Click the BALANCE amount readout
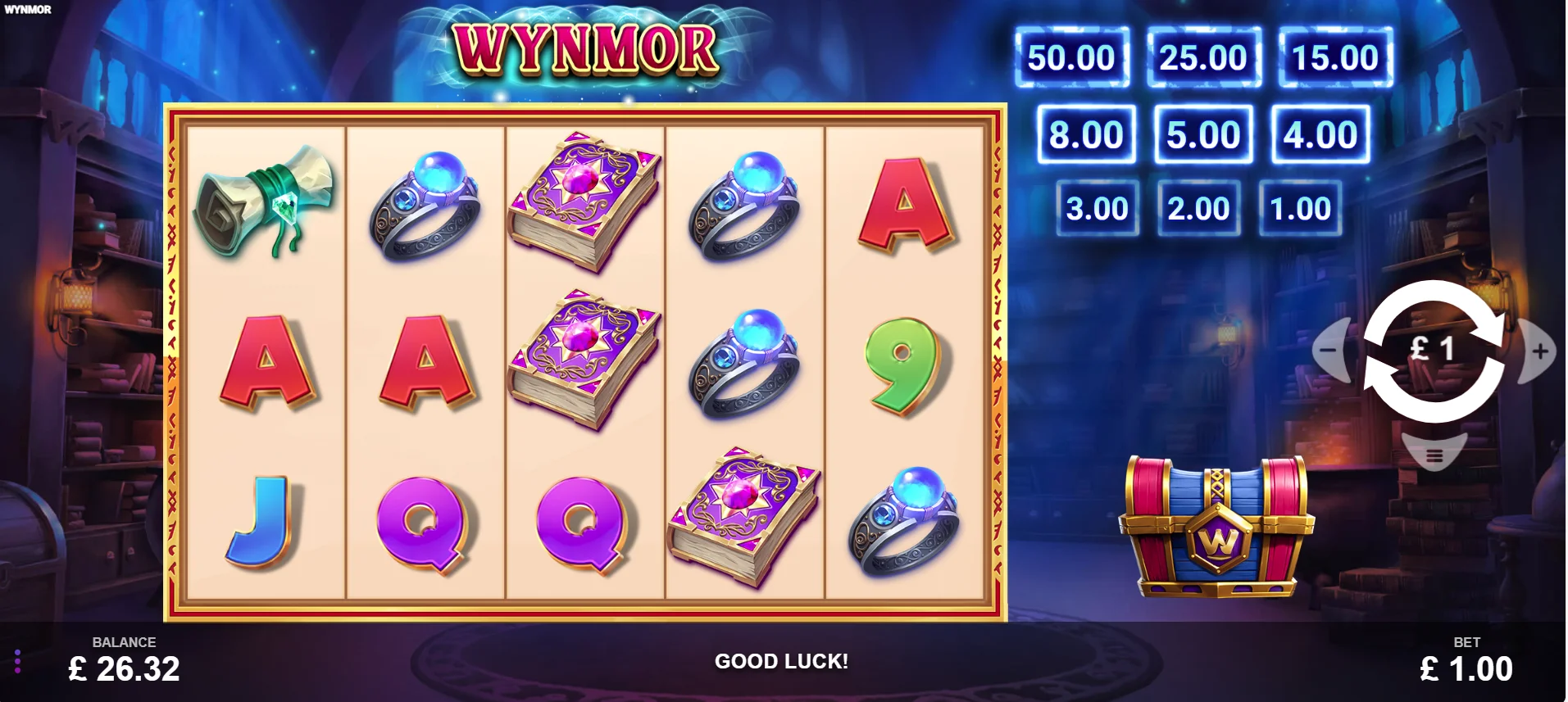The image size is (1568, 702). coord(123,669)
